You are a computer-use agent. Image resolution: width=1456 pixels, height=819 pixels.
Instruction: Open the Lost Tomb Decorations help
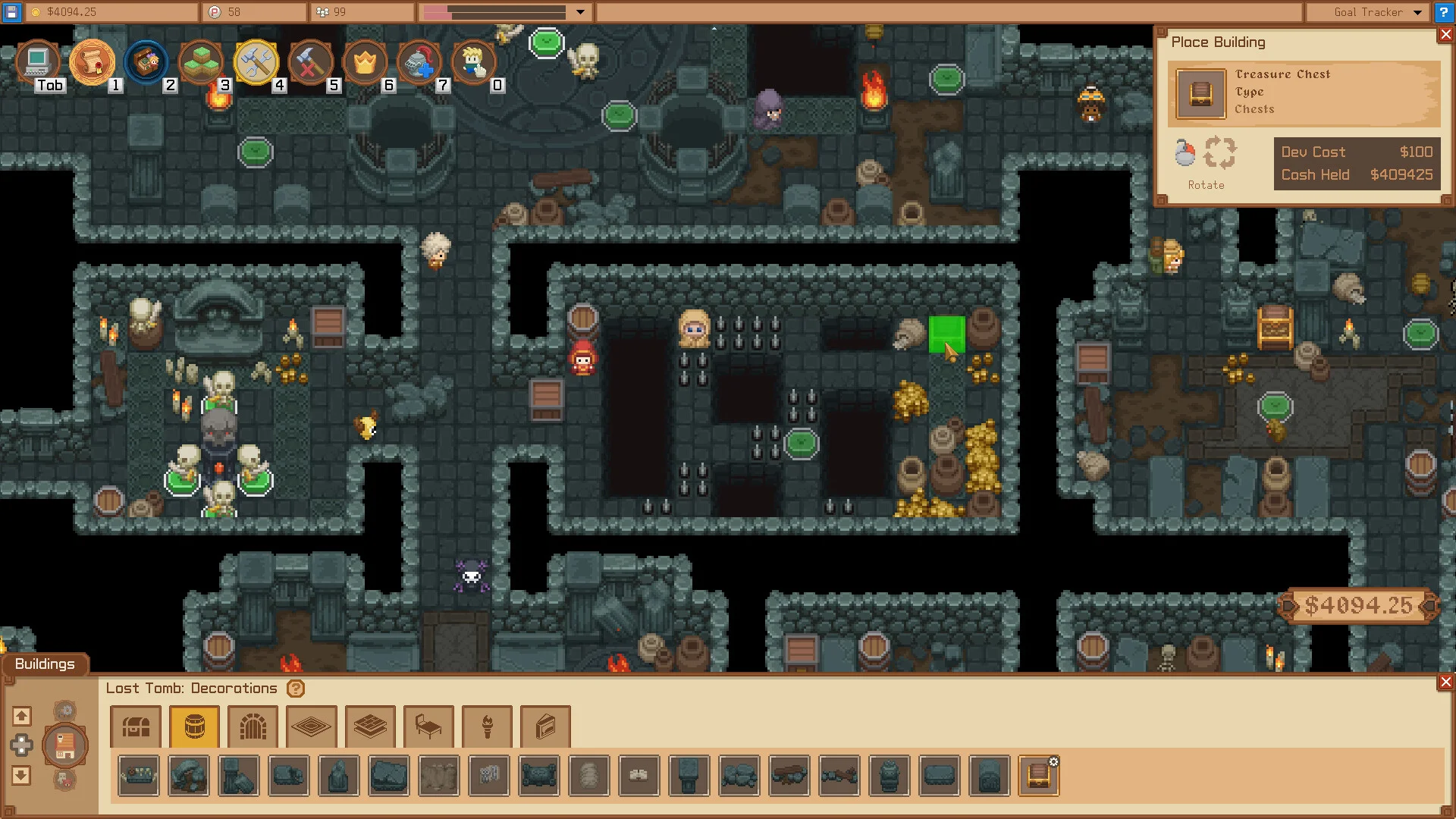pos(294,689)
